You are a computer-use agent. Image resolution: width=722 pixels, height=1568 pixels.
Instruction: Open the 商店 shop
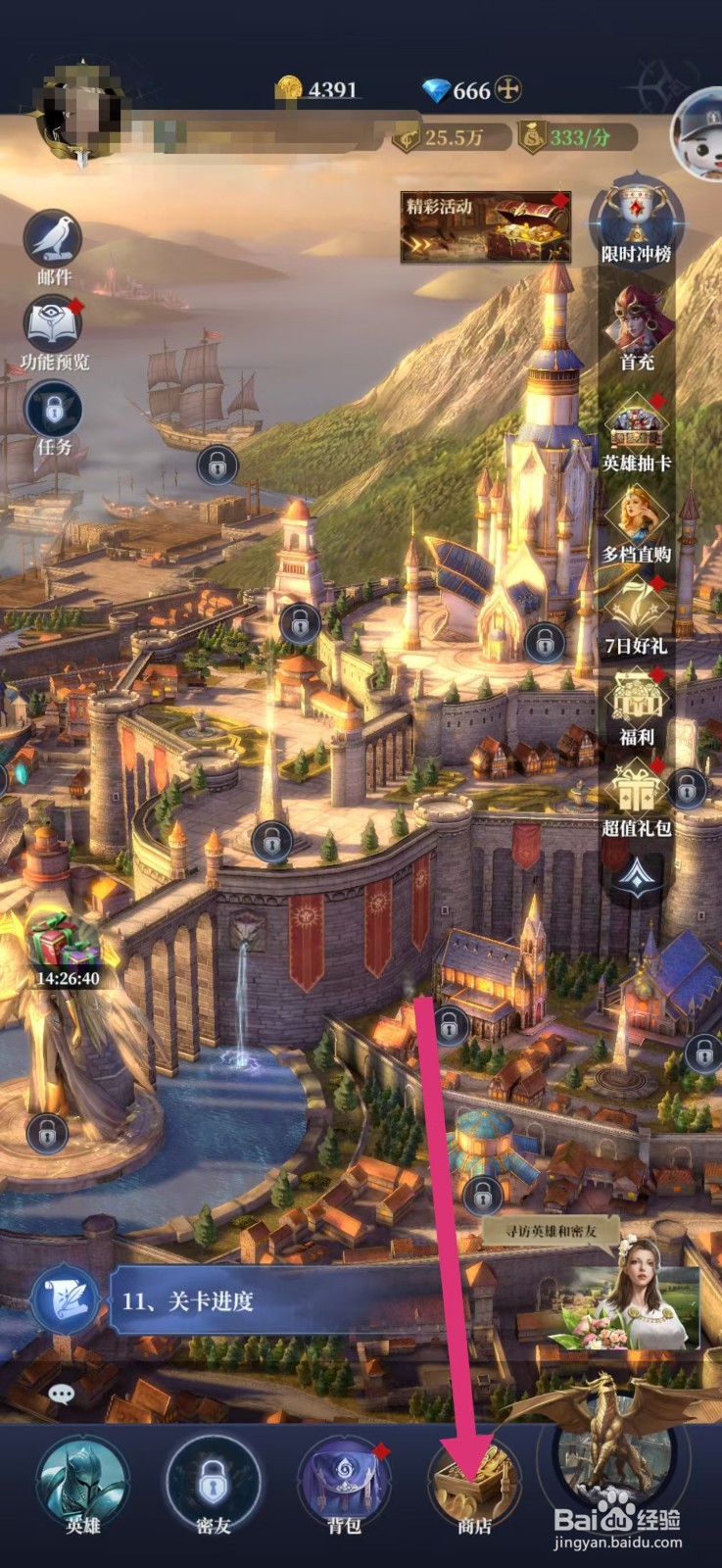pos(474,1482)
